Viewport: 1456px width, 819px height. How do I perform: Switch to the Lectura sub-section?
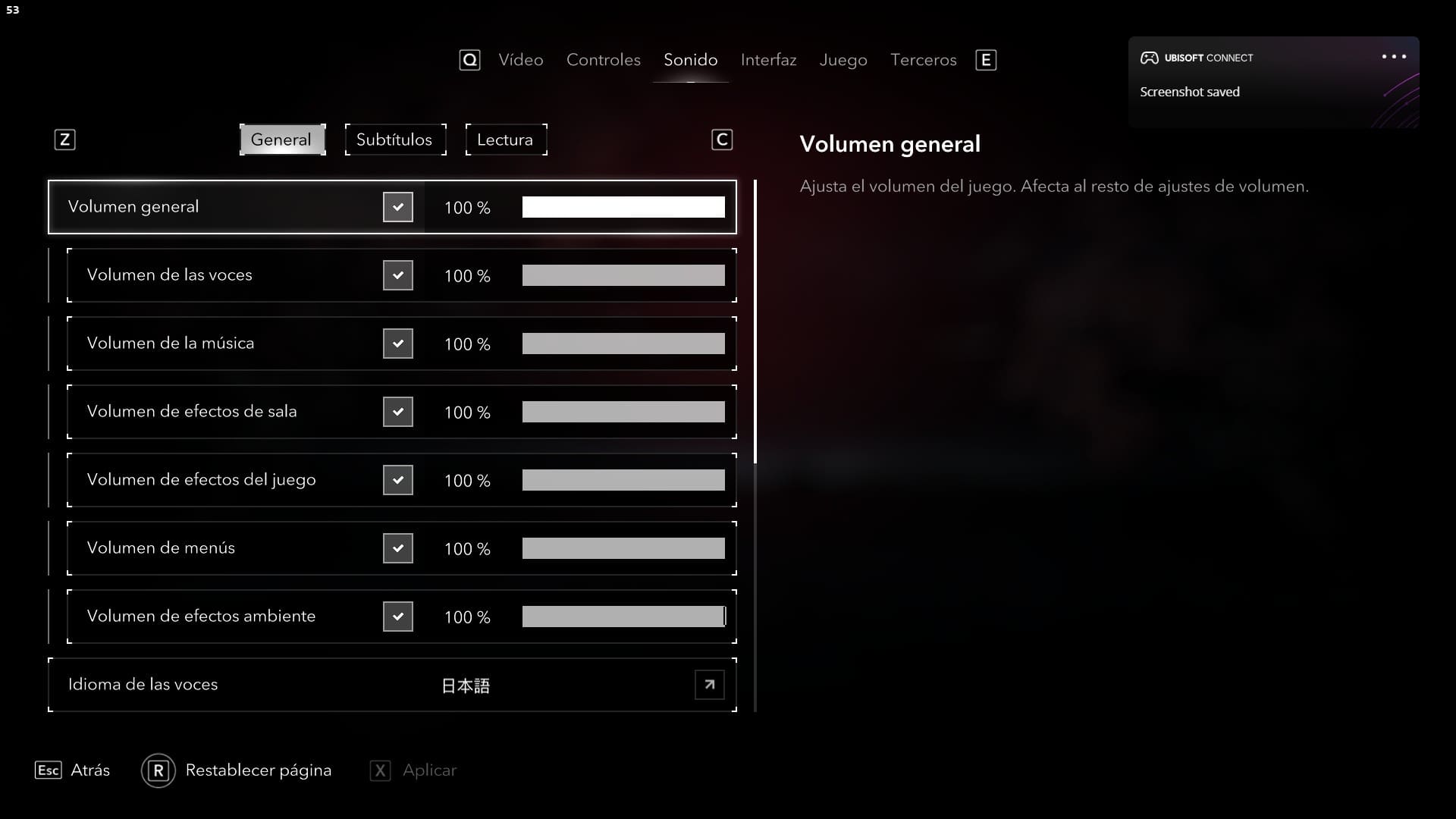pos(505,140)
